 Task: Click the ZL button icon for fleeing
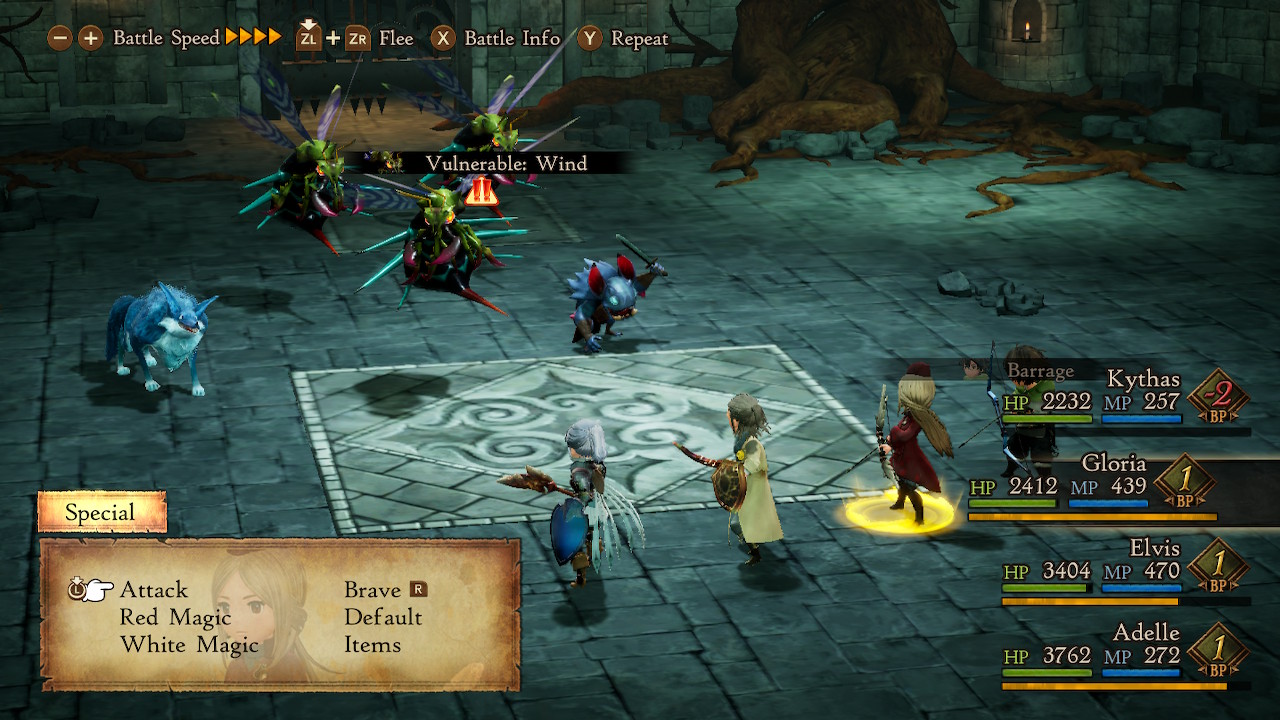click(309, 38)
